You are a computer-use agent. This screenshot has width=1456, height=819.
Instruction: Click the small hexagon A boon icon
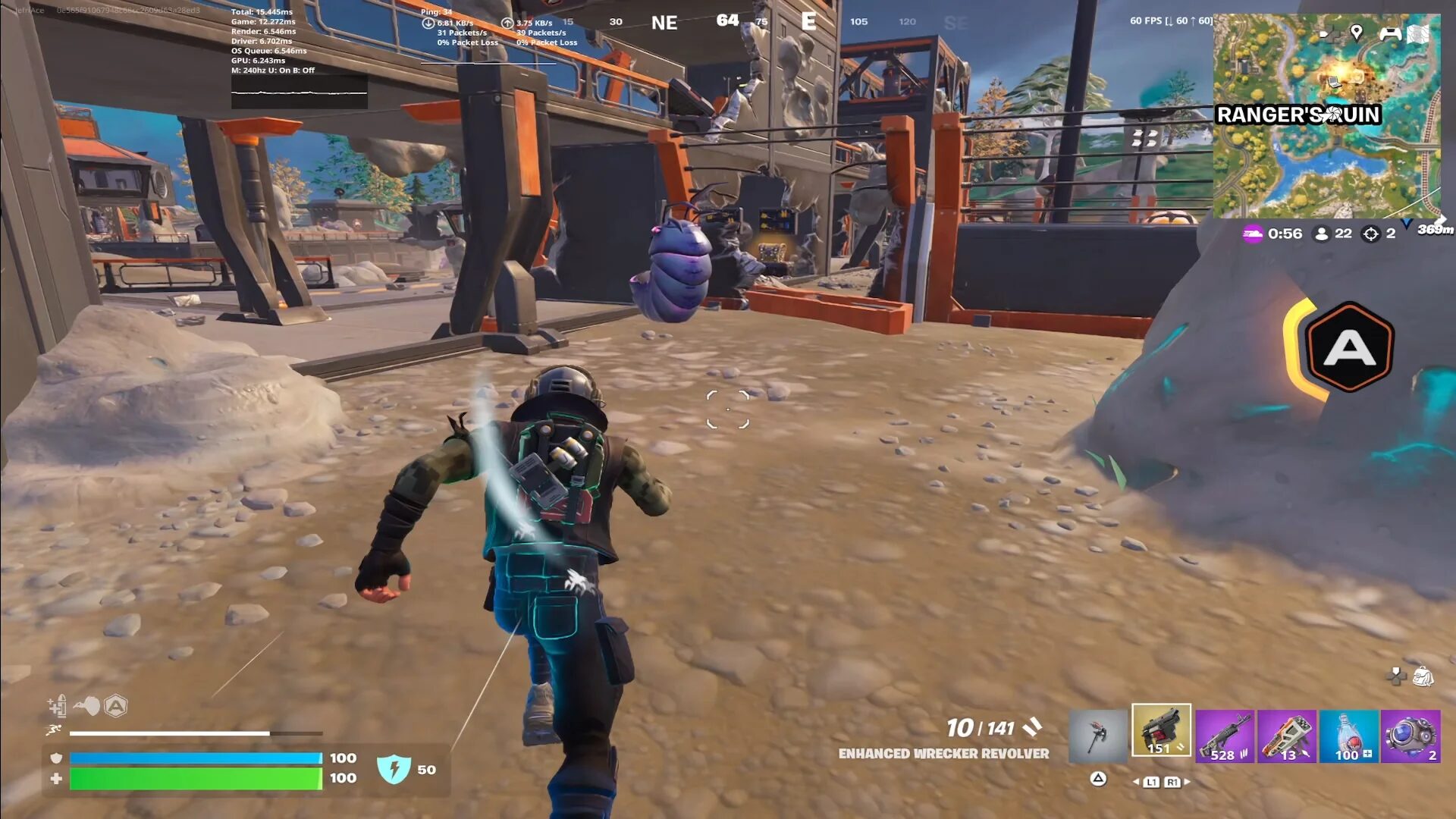point(115,707)
